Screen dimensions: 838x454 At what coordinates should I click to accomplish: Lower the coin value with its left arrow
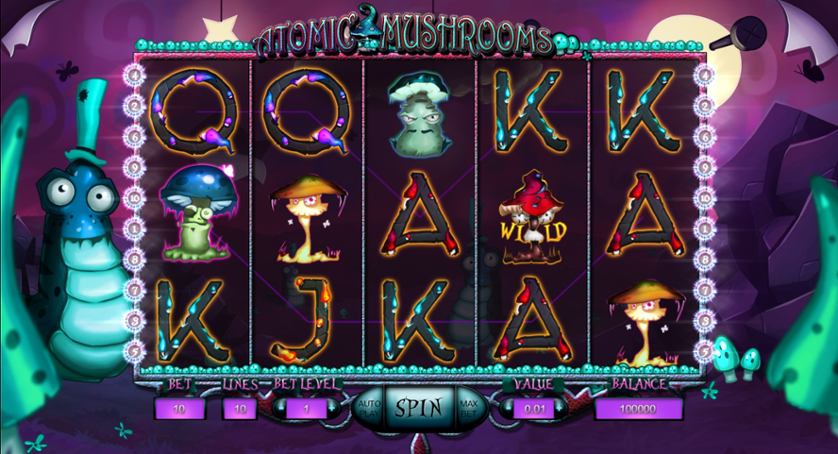(505, 408)
